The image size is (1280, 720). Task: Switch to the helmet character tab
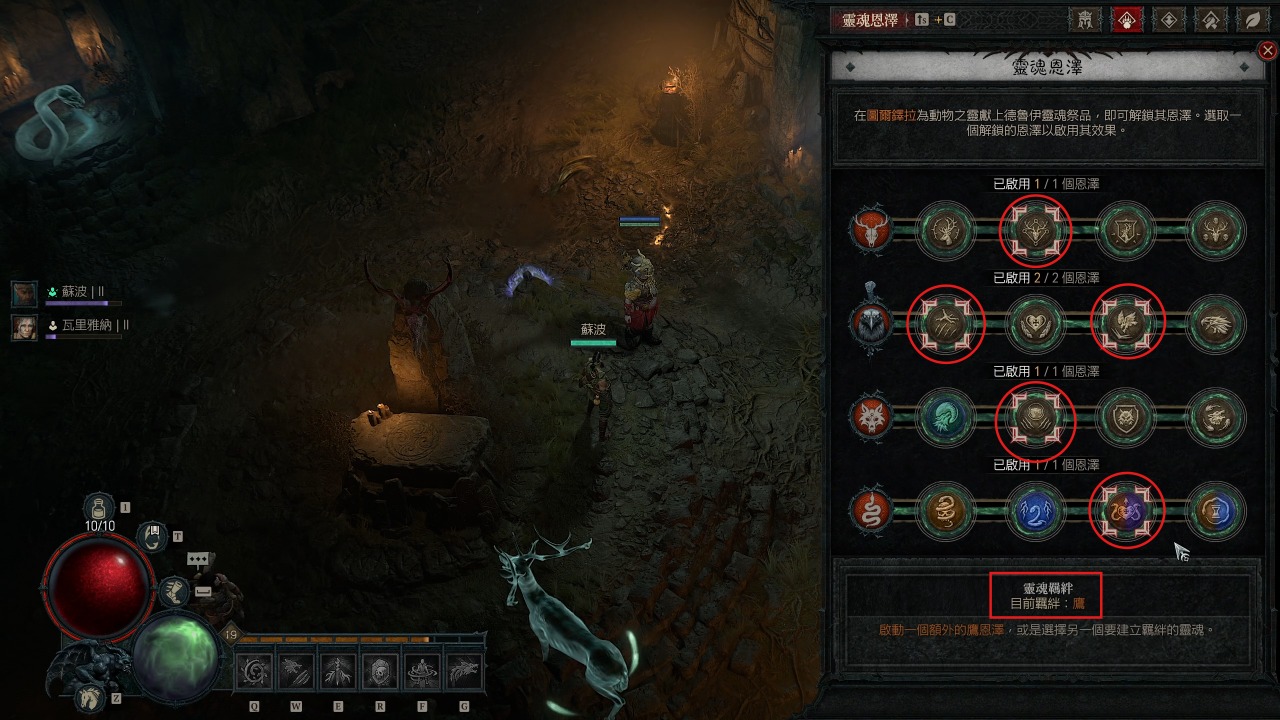pos(1086,19)
